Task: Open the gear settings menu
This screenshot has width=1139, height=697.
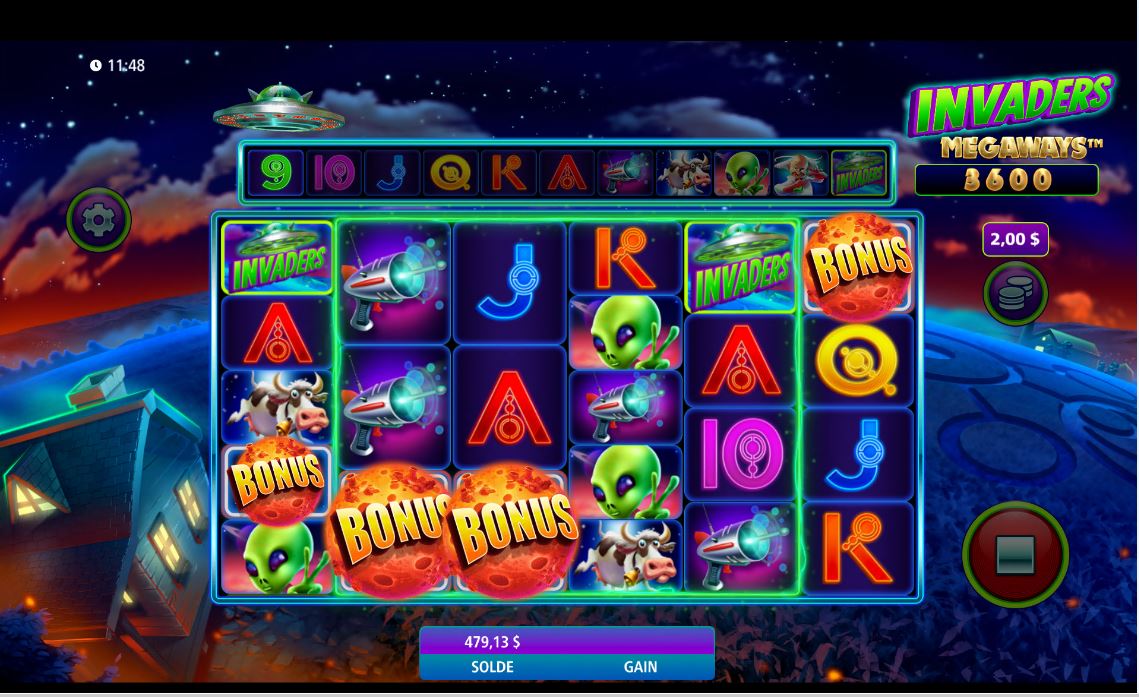Action: [99, 219]
